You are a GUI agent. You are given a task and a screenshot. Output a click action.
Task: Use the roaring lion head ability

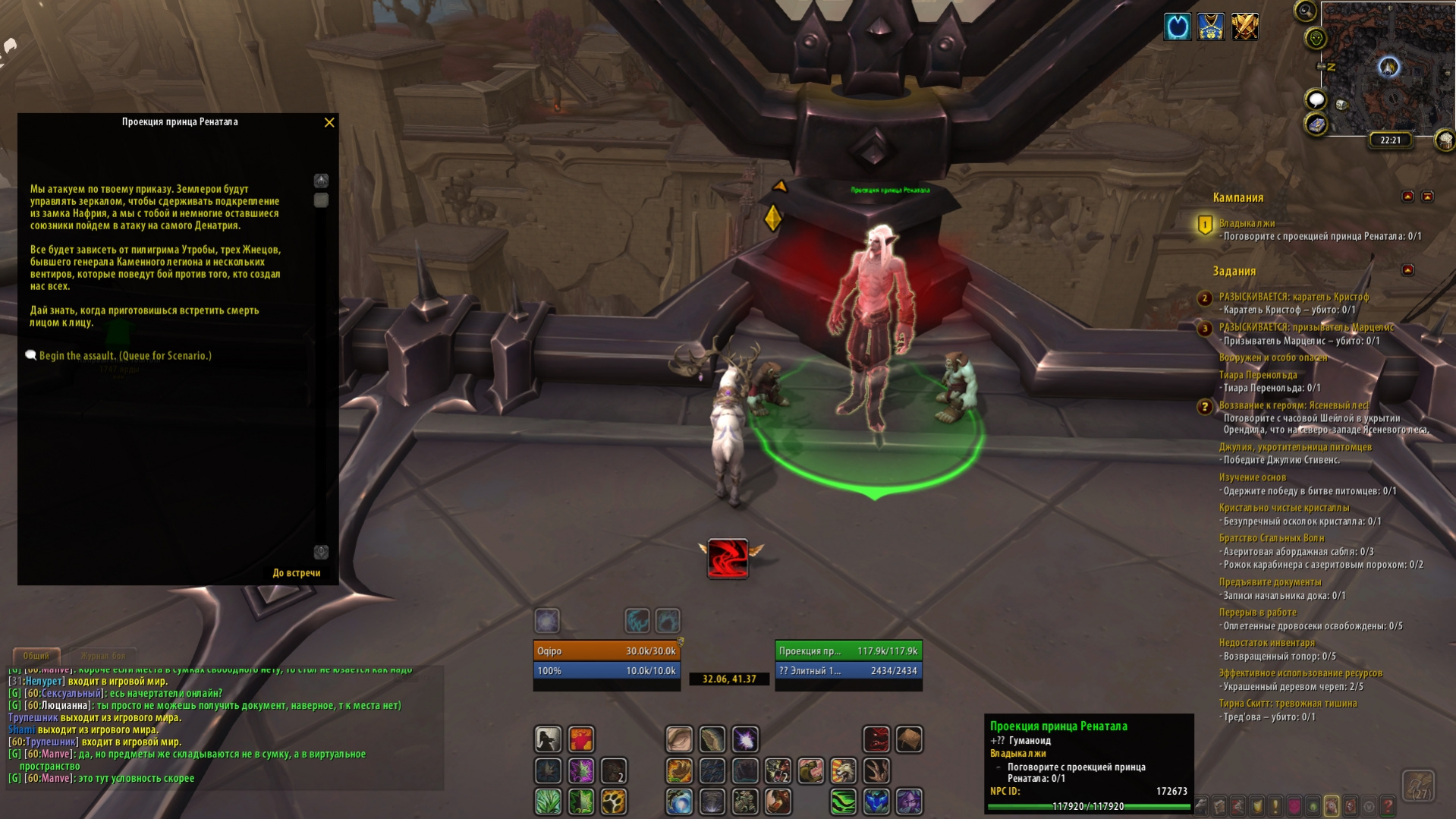click(x=844, y=771)
